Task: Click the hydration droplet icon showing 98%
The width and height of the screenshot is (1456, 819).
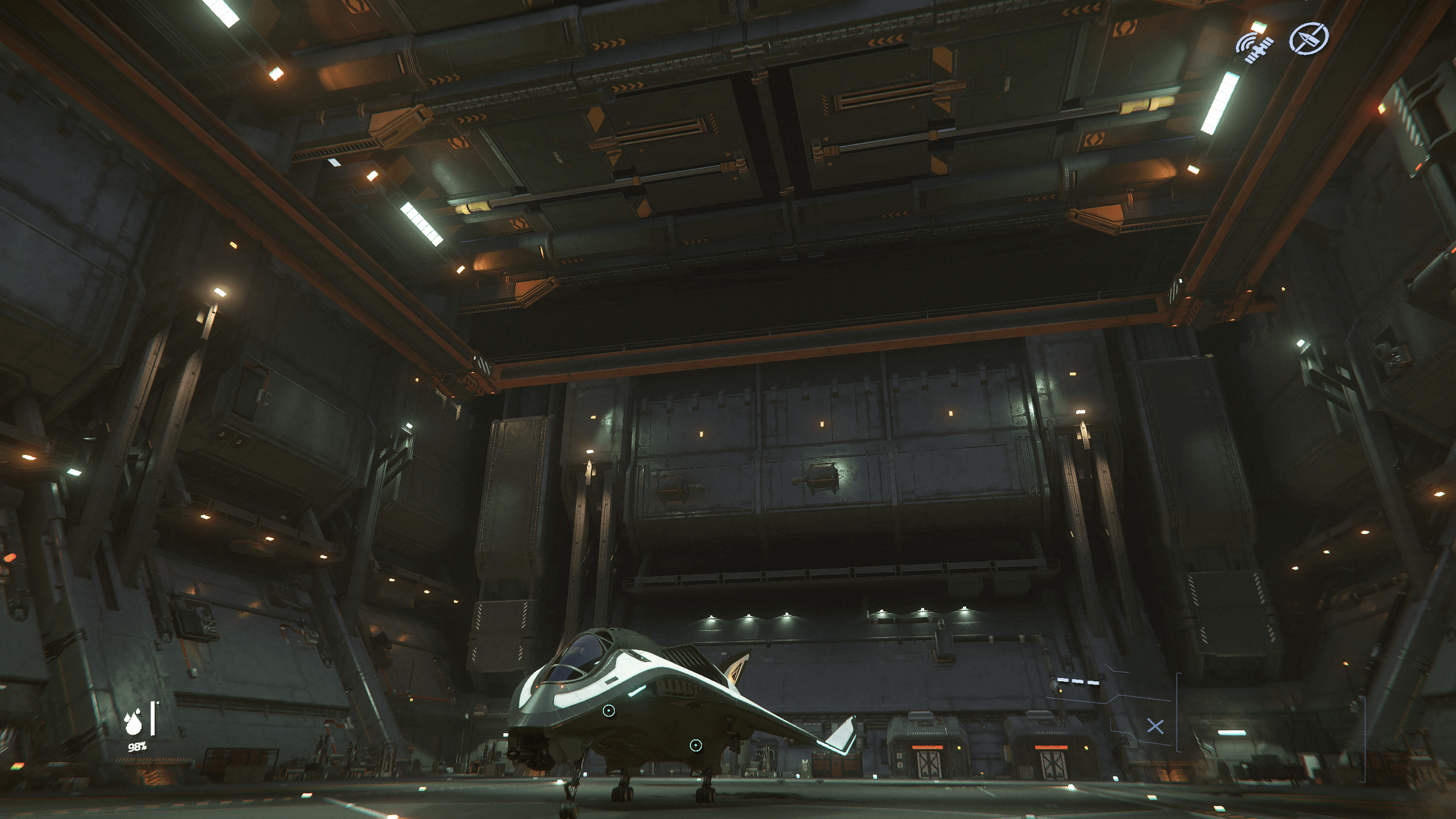Action: [x=132, y=724]
